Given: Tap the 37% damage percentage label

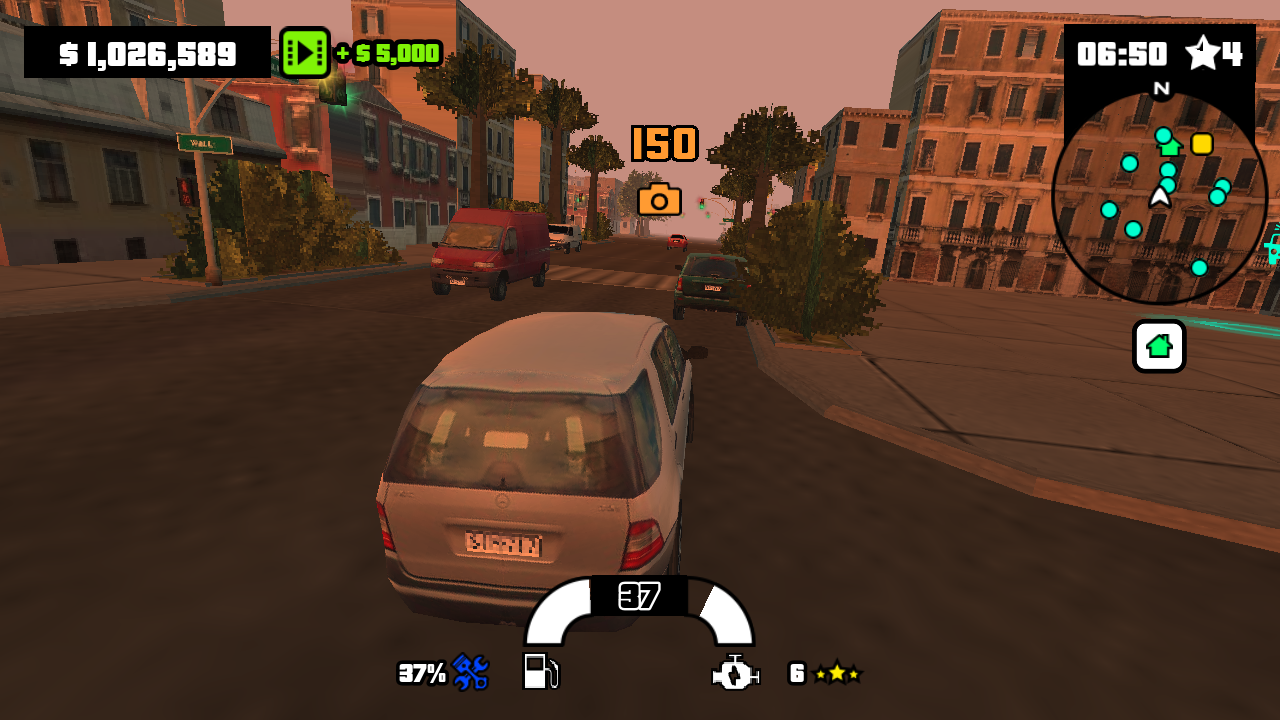Looking at the screenshot, I should [x=422, y=673].
